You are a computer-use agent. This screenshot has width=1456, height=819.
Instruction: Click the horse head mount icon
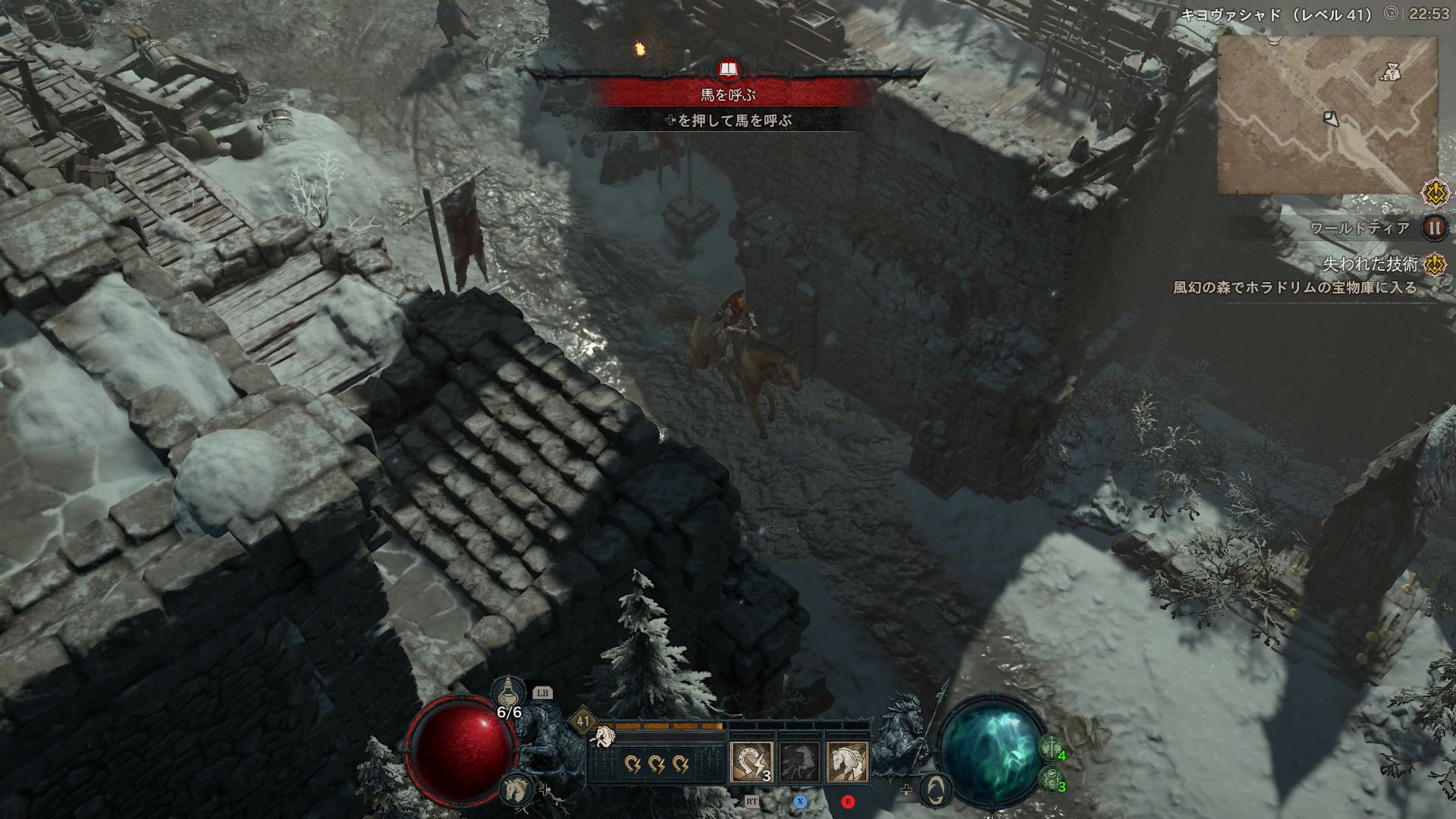pyautogui.click(x=516, y=789)
